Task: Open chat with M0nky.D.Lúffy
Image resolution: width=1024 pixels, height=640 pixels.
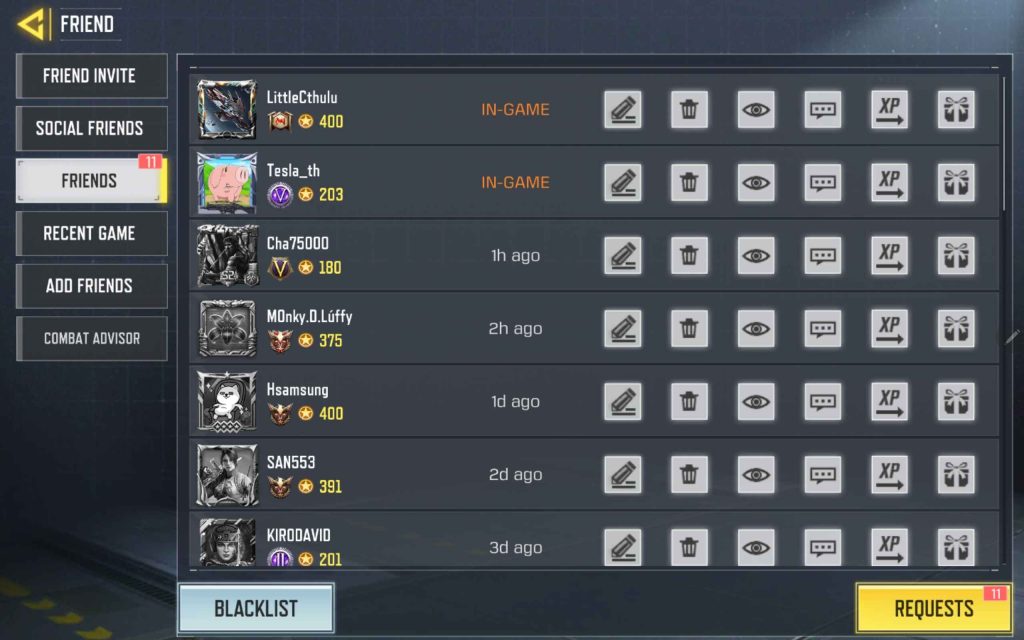Action: [823, 329]
